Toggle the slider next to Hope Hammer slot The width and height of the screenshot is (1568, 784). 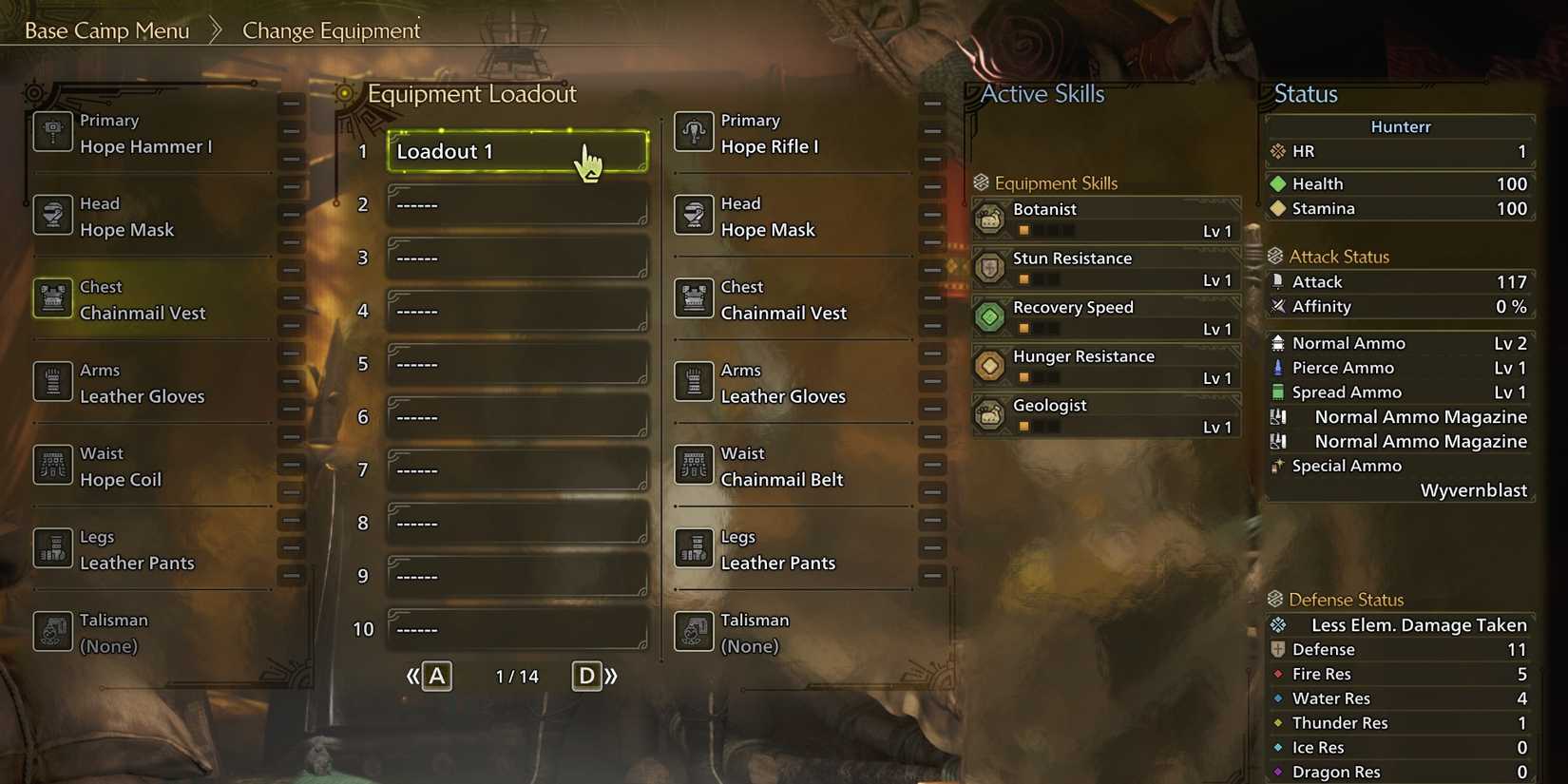(291, 132)
